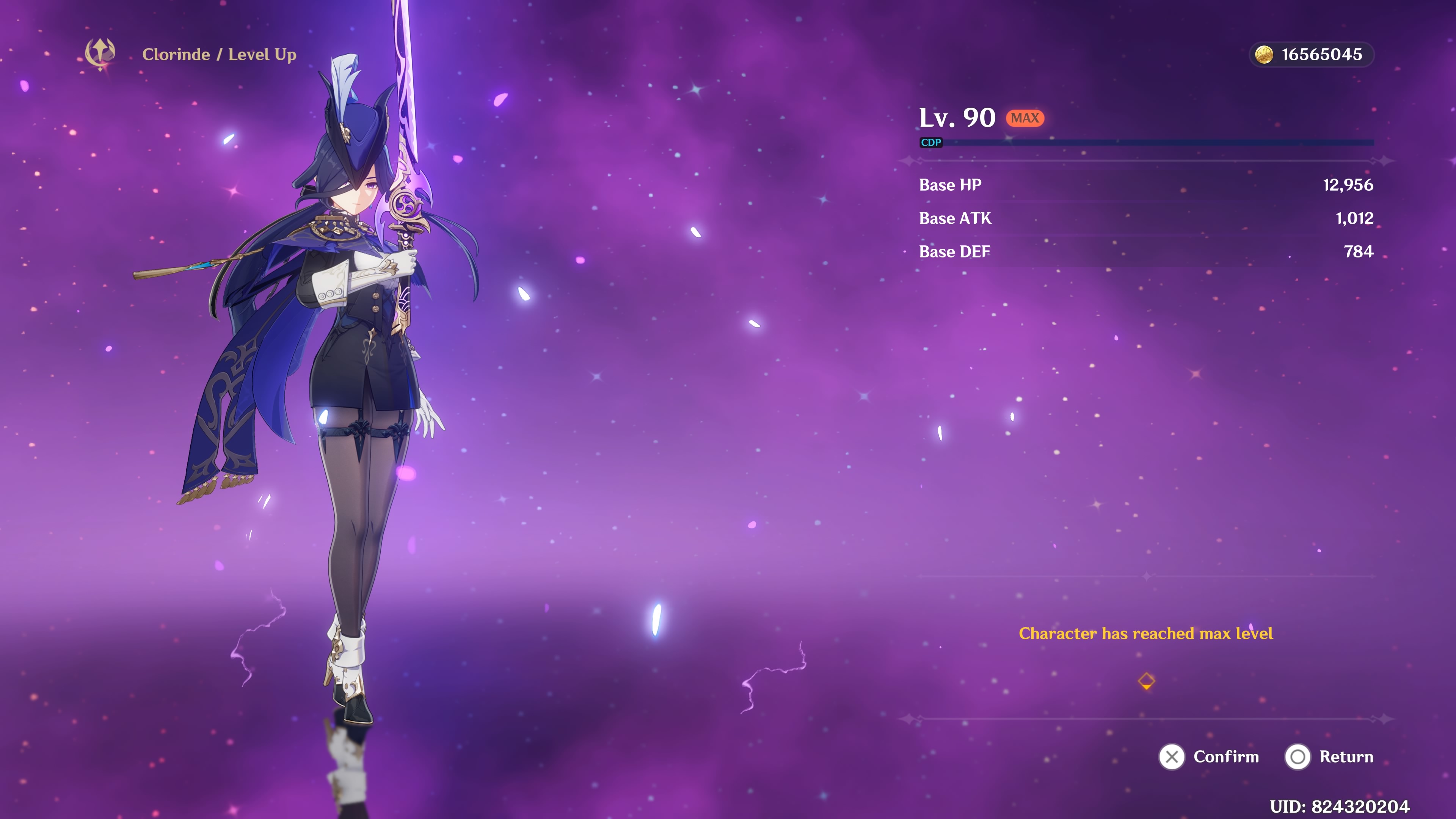Click the emblem icon beside Clorinde / Level Up
This screenshot has height=819, width=1456.
[100, 54]
